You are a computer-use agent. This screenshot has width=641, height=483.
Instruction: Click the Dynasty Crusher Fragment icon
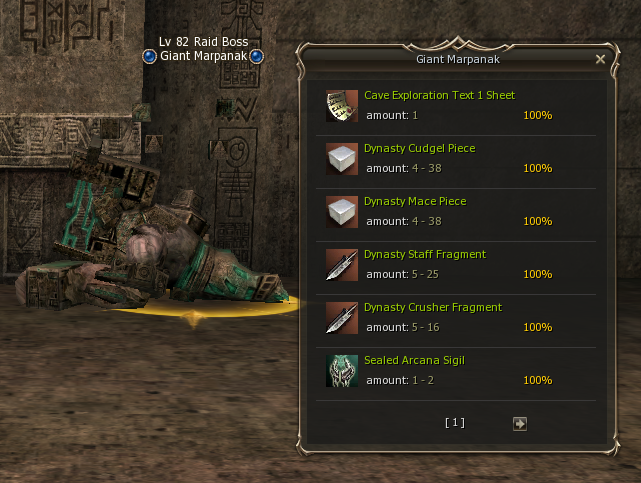coord(341,317)
